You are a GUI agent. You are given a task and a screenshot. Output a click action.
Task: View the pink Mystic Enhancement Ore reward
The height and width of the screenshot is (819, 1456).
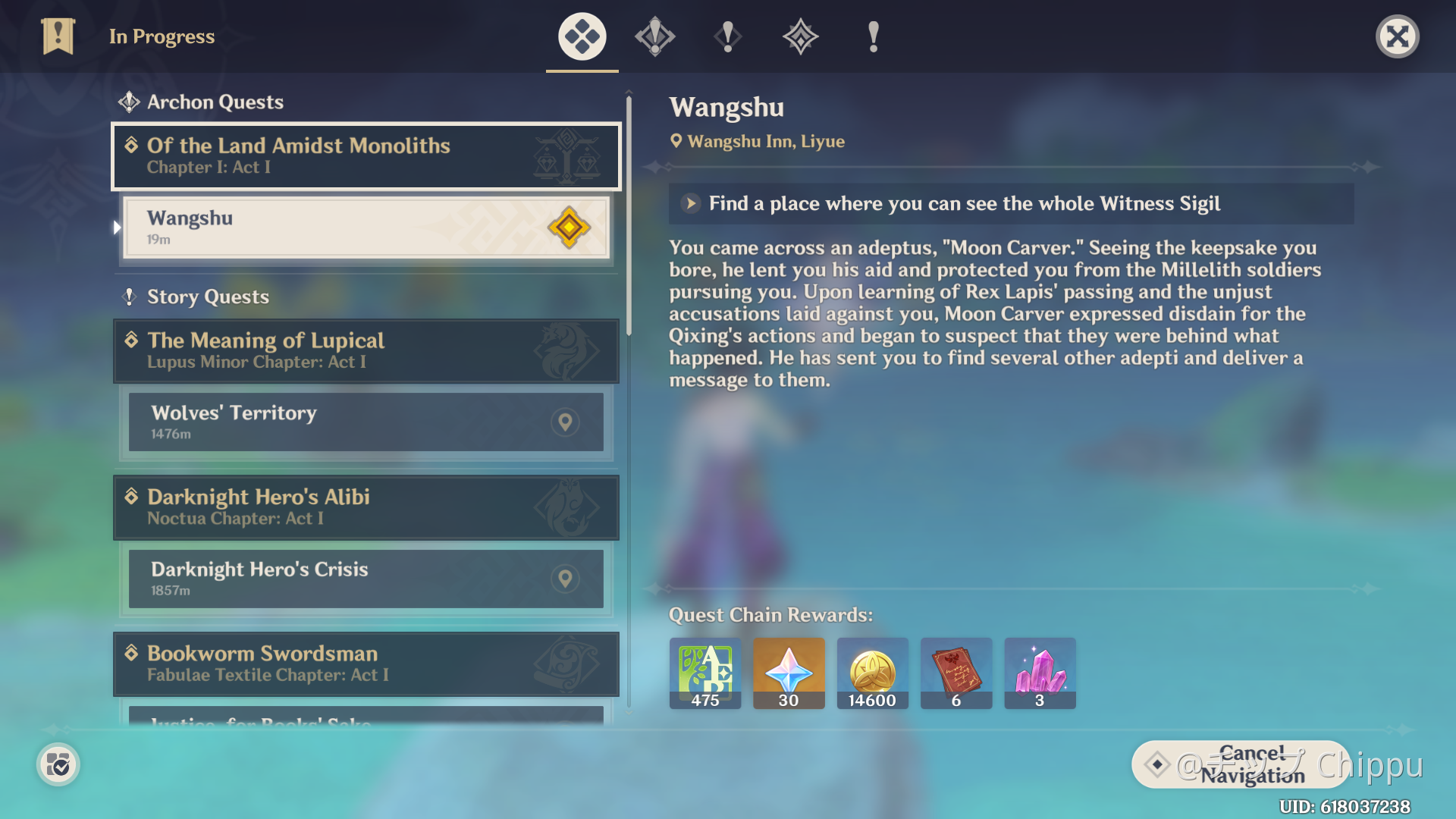[x=1040, y=673]
